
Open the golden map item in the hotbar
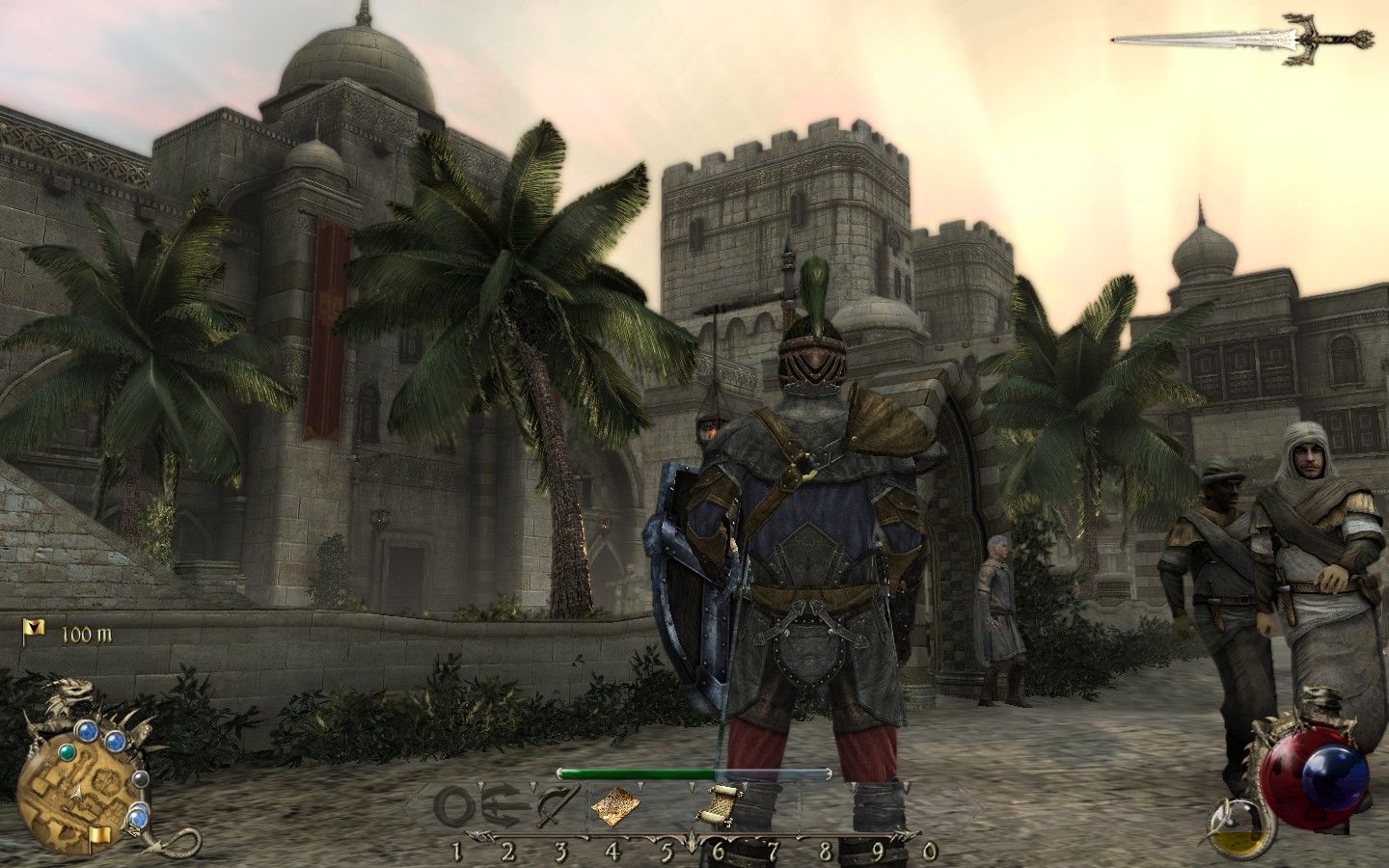tap(613, 802)
